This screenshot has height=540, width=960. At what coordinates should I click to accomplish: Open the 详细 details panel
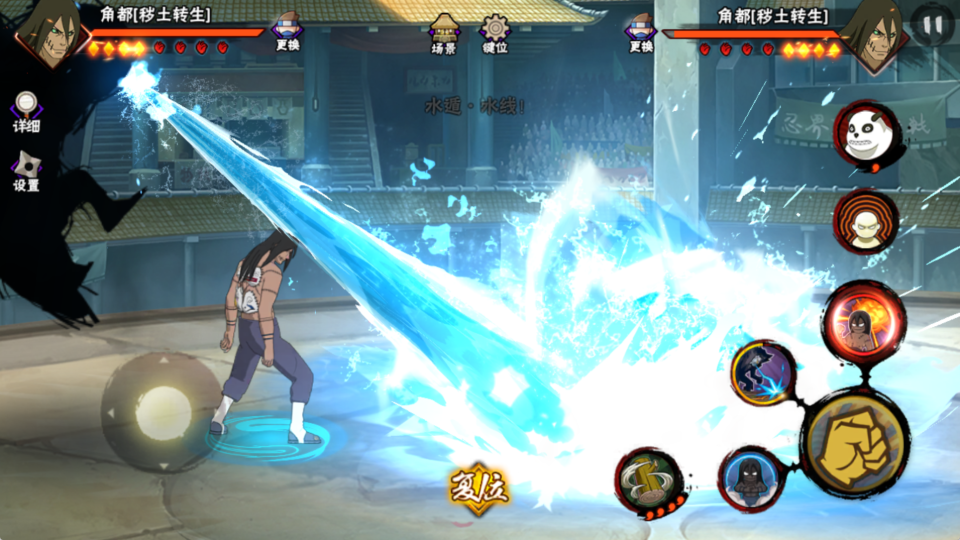click(x=27, y=111)
